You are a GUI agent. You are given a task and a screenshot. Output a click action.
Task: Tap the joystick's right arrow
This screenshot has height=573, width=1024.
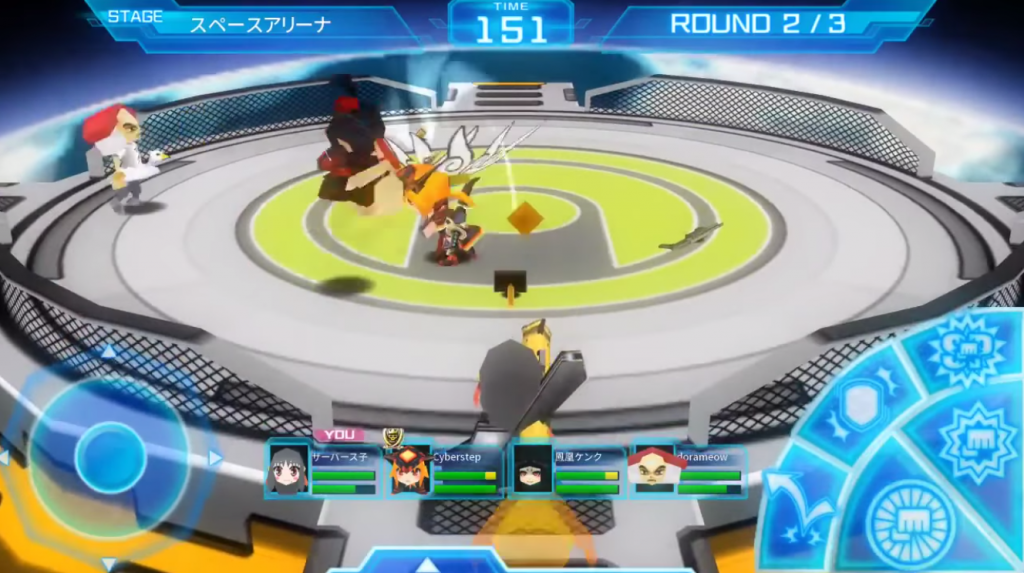coord(215,458)
